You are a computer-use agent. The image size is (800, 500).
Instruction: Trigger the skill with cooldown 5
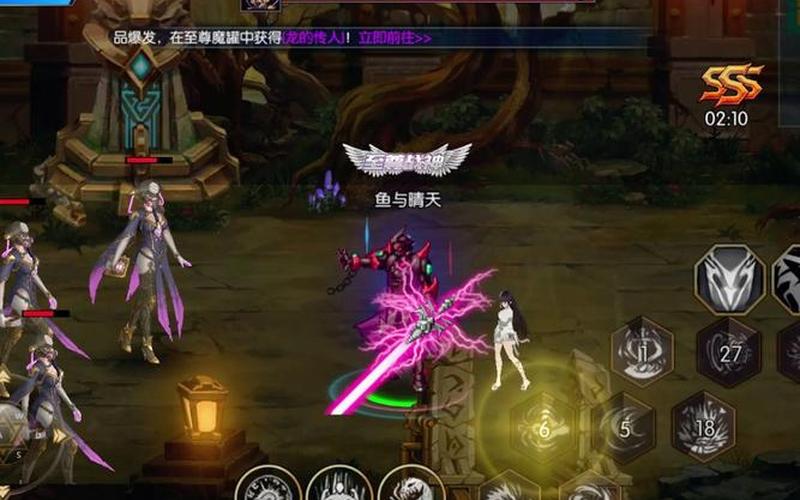624,428
